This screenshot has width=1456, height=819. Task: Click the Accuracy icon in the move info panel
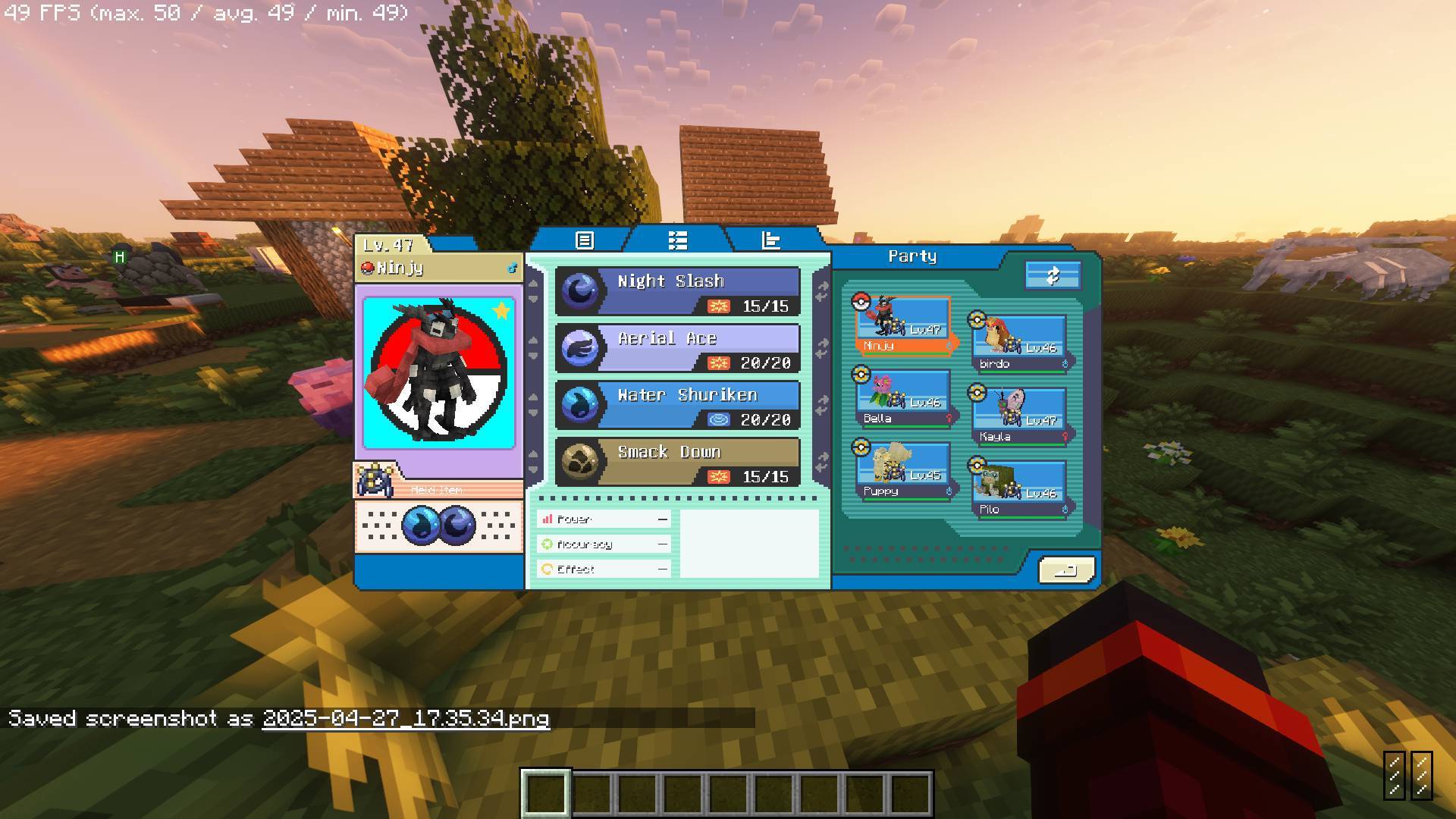pos(548,544)
